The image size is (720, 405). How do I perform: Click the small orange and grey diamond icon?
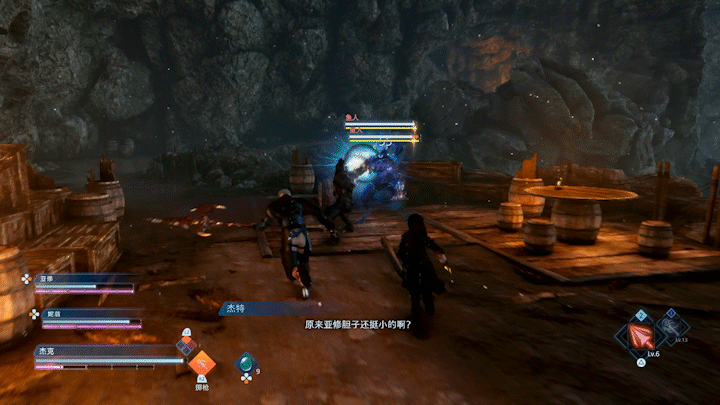[x=185, y=346]
